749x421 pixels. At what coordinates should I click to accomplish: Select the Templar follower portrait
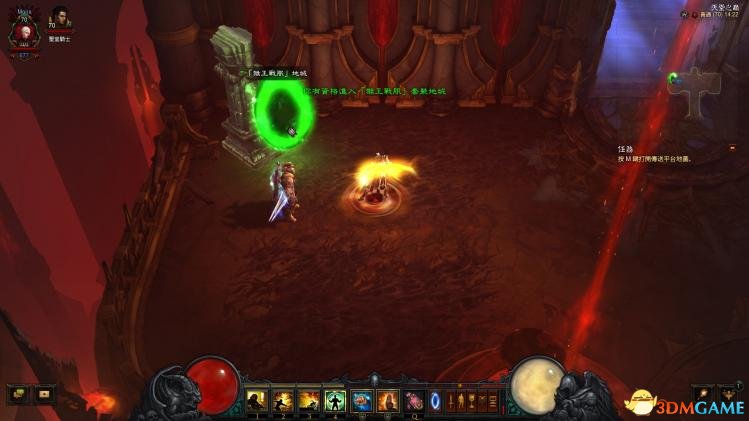[58, 22]
